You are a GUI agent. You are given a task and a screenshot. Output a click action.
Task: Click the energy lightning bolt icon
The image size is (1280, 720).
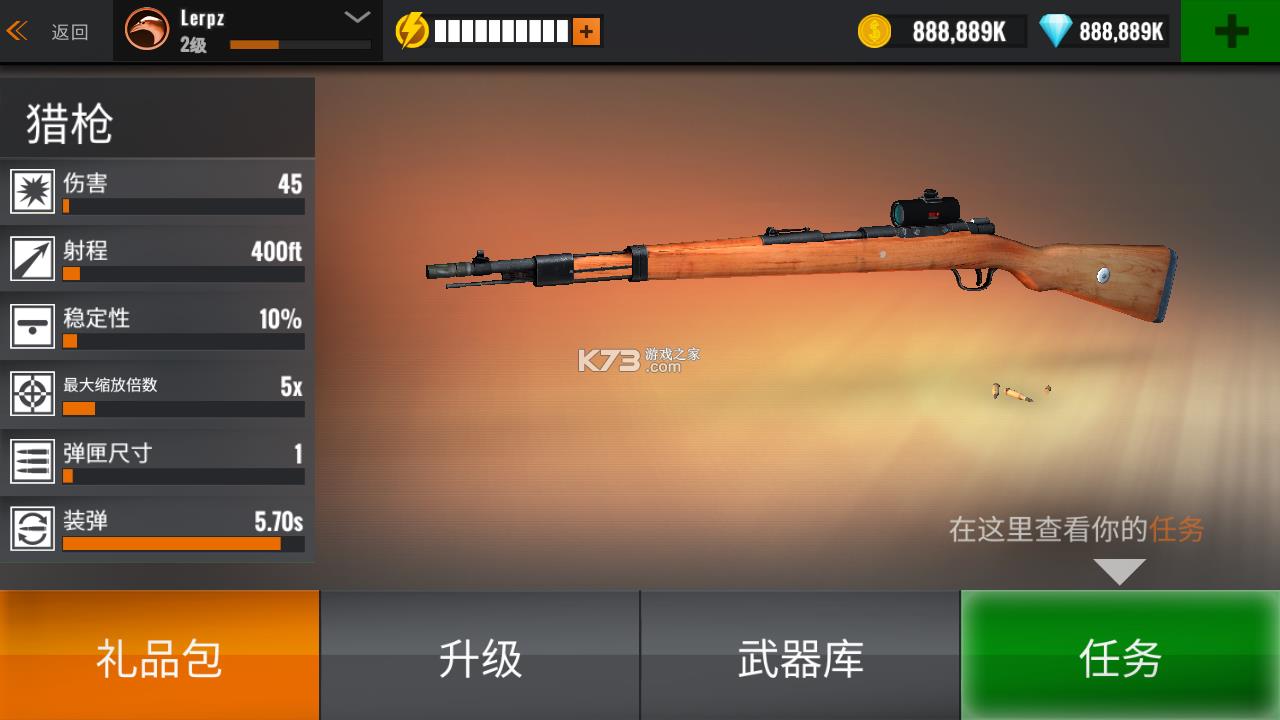[413, 29]
